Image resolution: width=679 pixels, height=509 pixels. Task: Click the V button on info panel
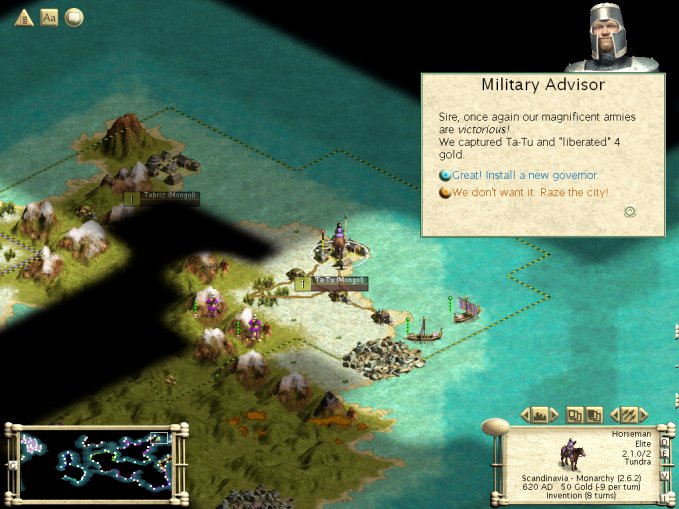pyautogui.click(x=664, y=475)
